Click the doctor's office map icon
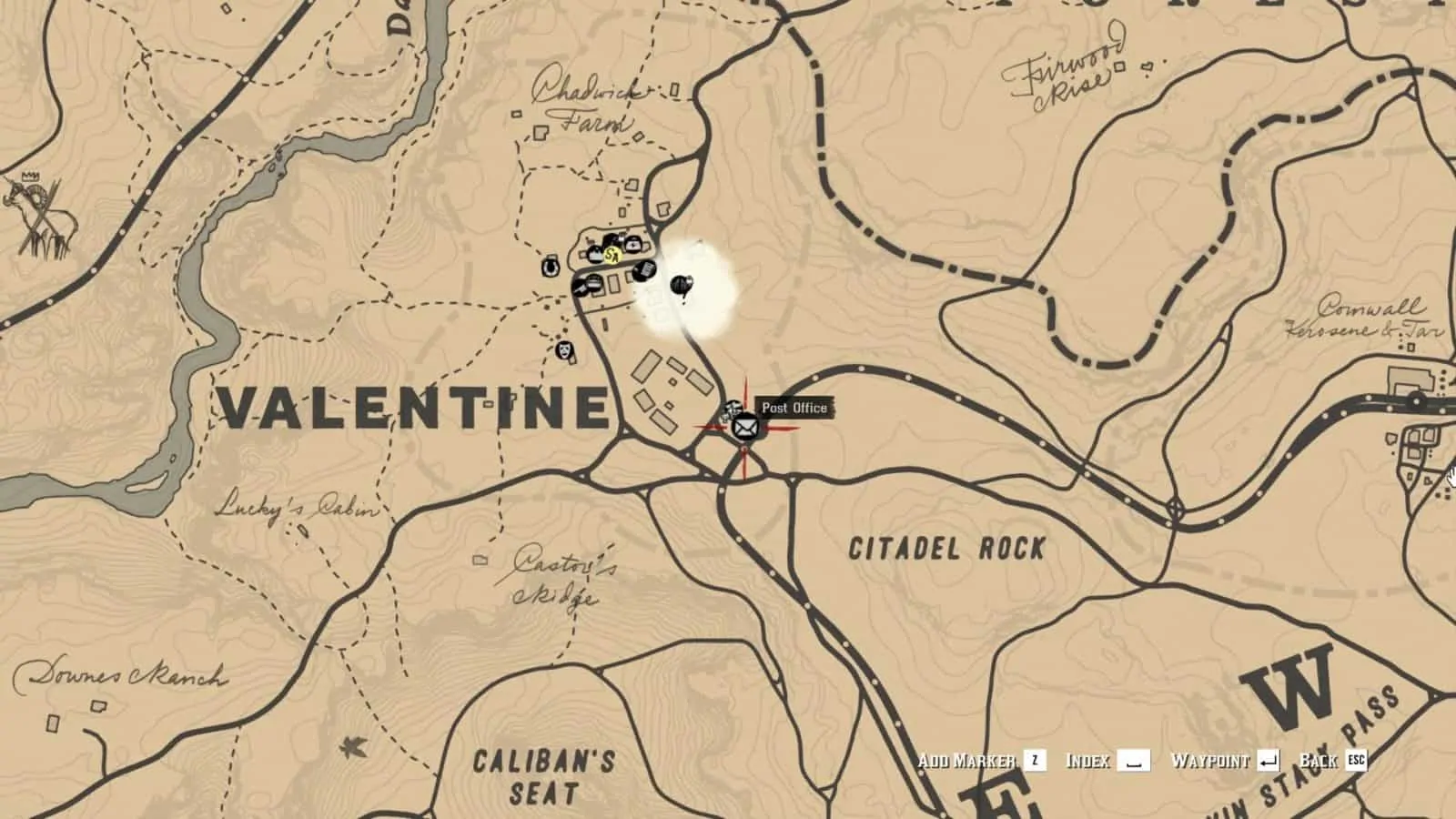 coord(632,244)
